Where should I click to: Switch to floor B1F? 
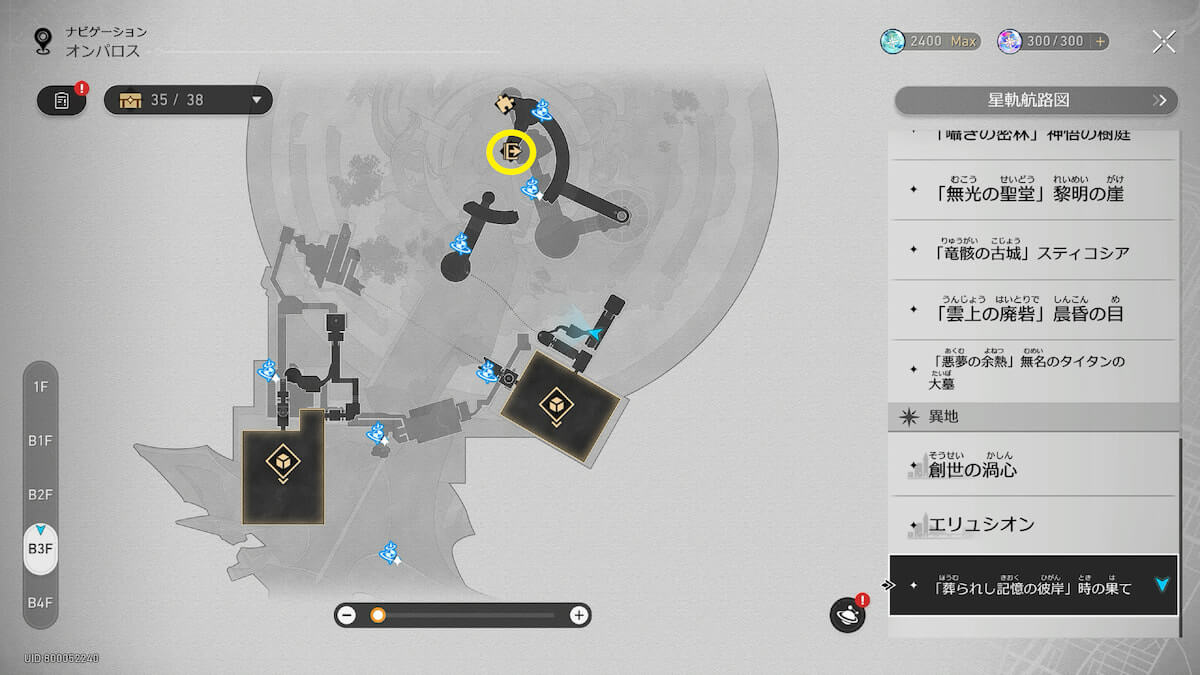(40, 440)
